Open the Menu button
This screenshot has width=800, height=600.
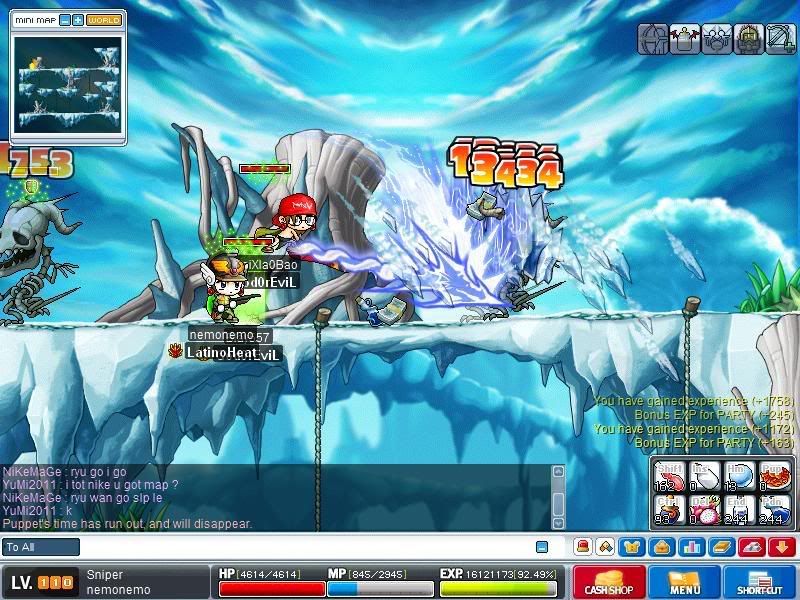[x=685, y=583]
